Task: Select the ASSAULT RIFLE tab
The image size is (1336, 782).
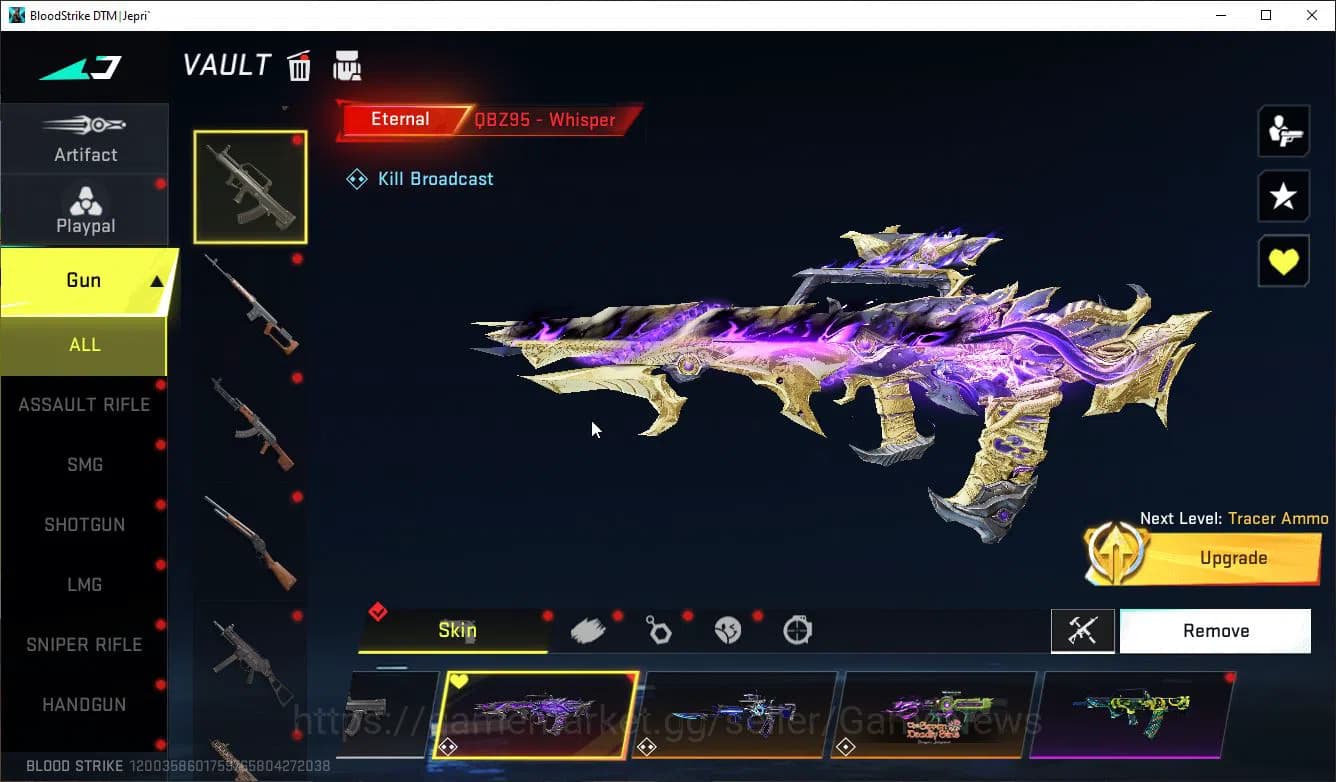Action: tap(84, 404)
